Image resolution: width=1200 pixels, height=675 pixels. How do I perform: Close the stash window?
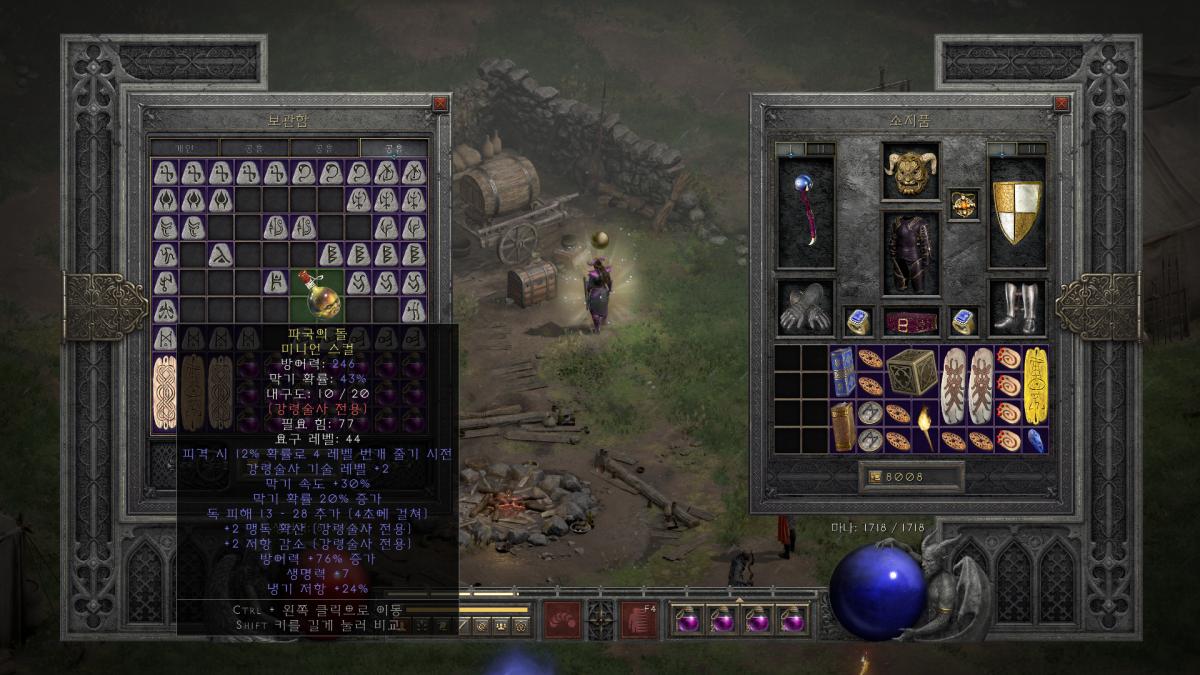[440, 104]
